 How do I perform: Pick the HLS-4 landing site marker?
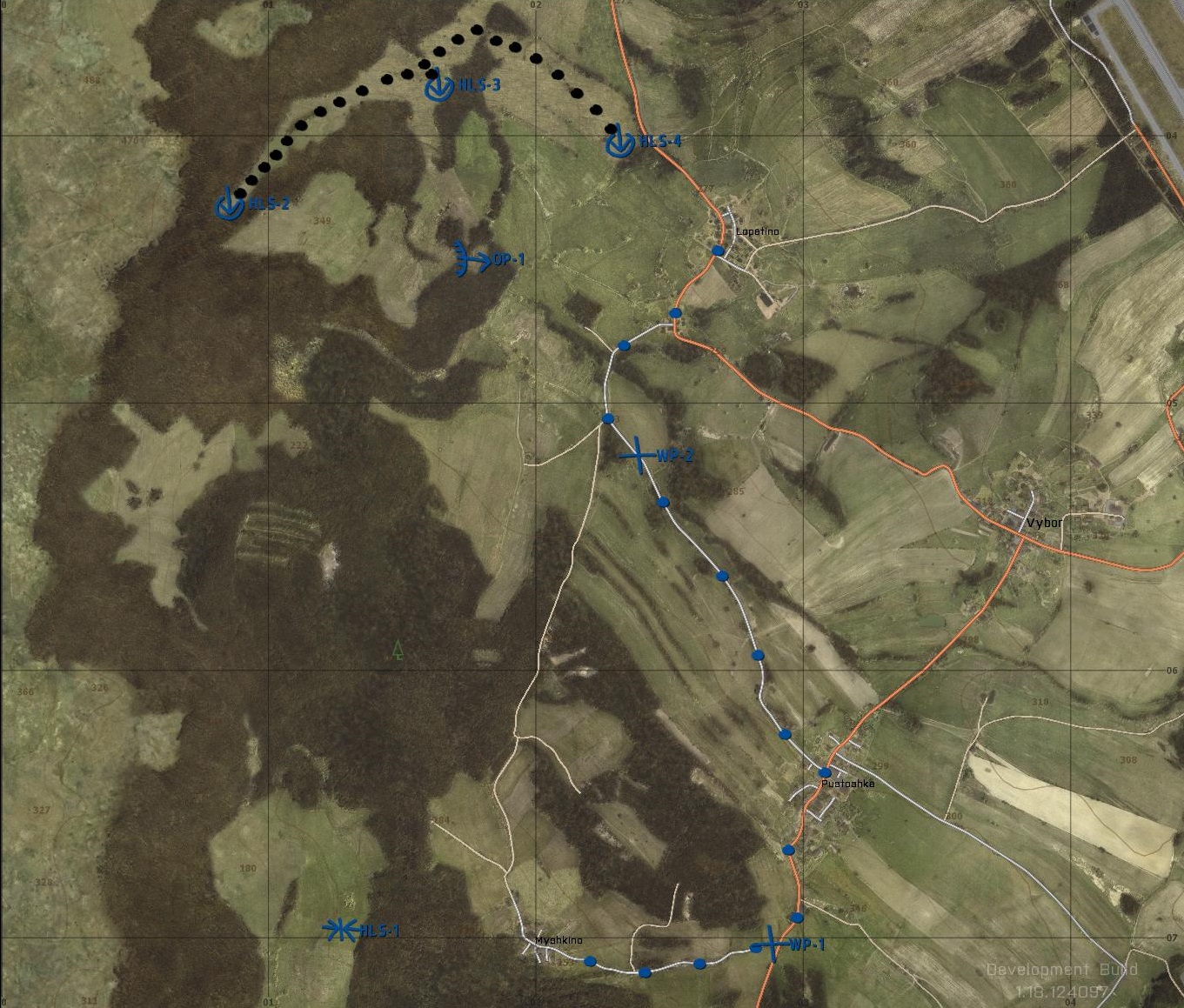620,143
